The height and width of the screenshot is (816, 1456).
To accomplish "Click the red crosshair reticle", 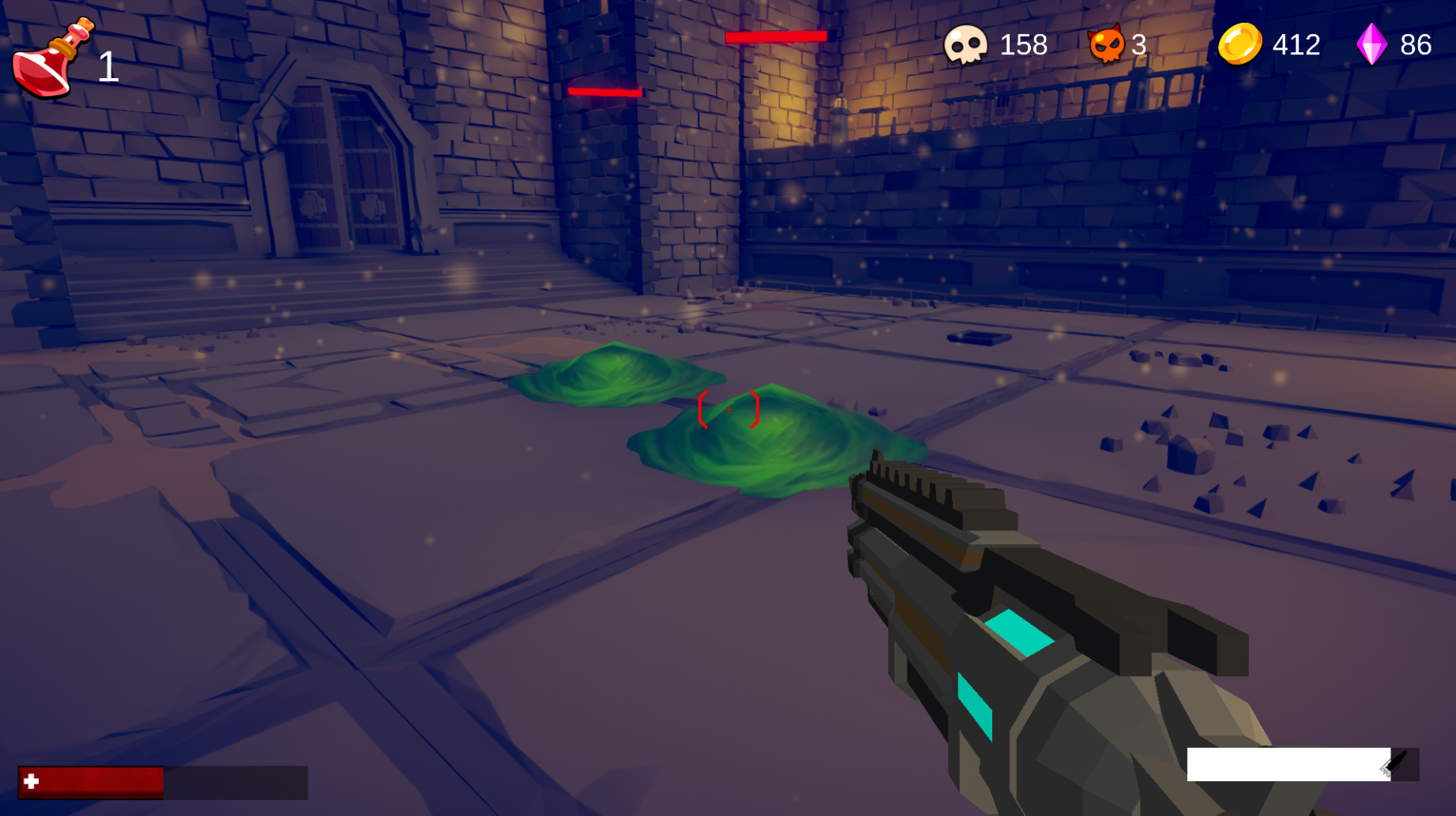I will click(x=728, y=411).
